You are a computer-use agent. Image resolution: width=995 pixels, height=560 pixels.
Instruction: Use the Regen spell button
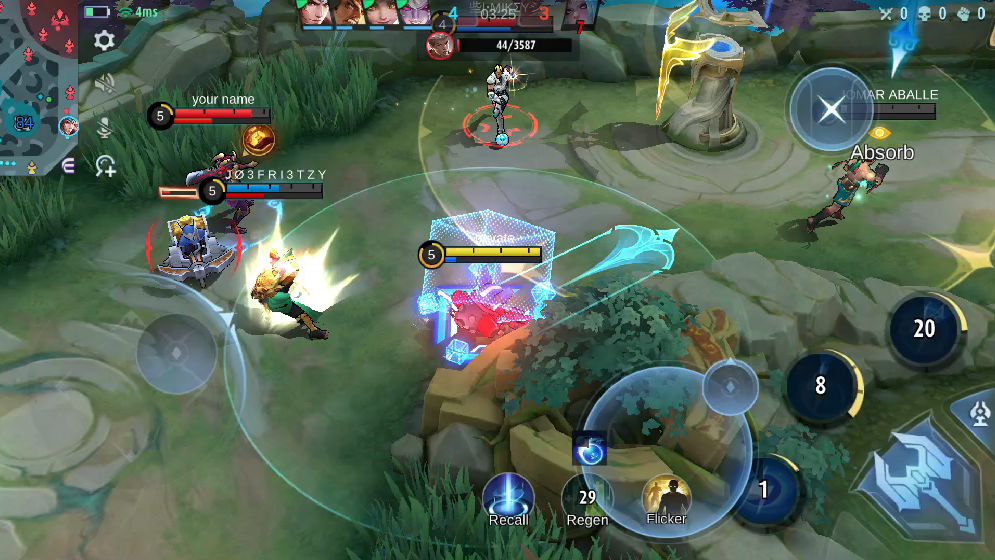(587, 497)
